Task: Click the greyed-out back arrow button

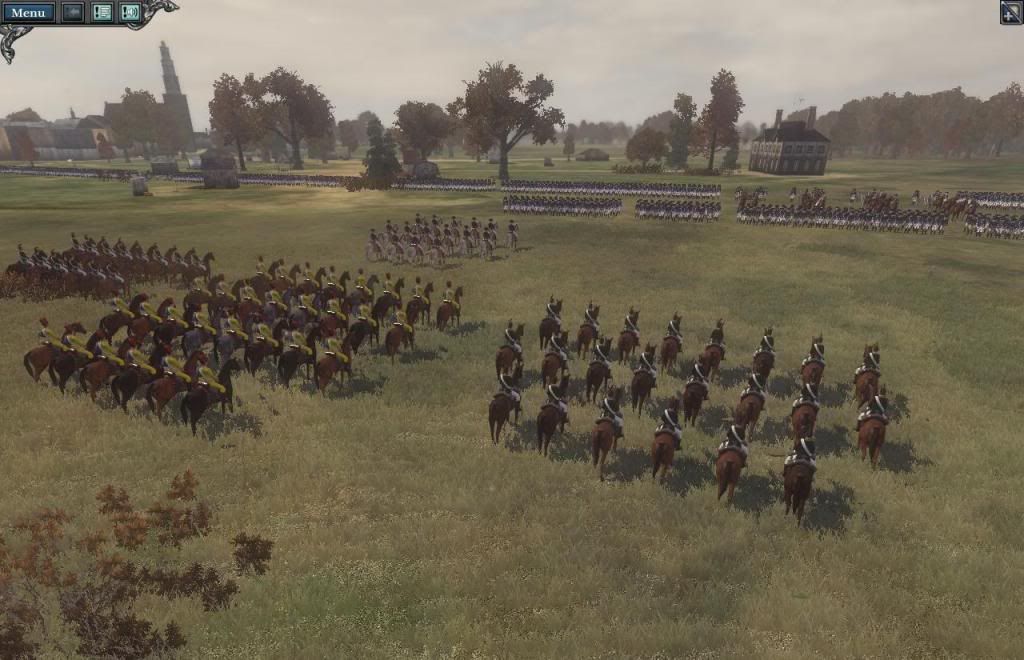Action: pyautogui.click(x=72, y=12)
